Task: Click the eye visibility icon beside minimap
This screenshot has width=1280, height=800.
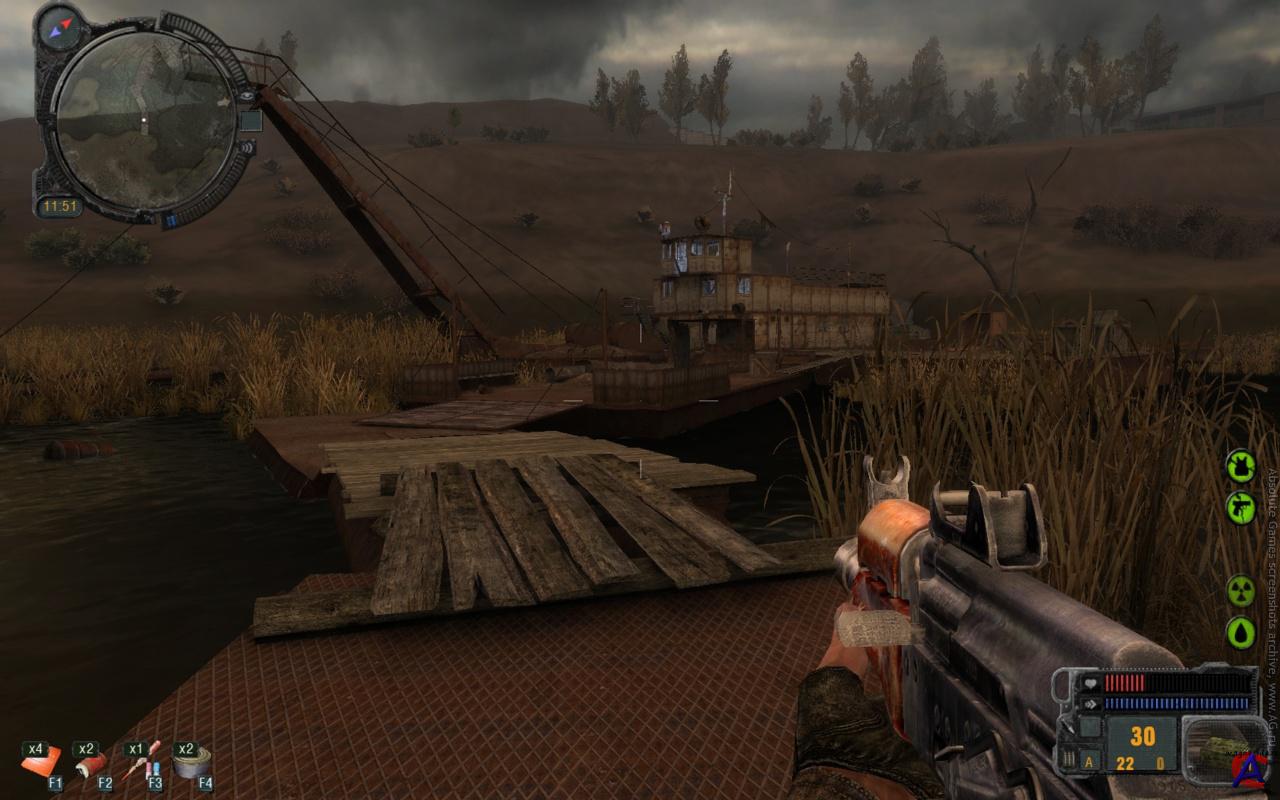Action: (246, 98)
